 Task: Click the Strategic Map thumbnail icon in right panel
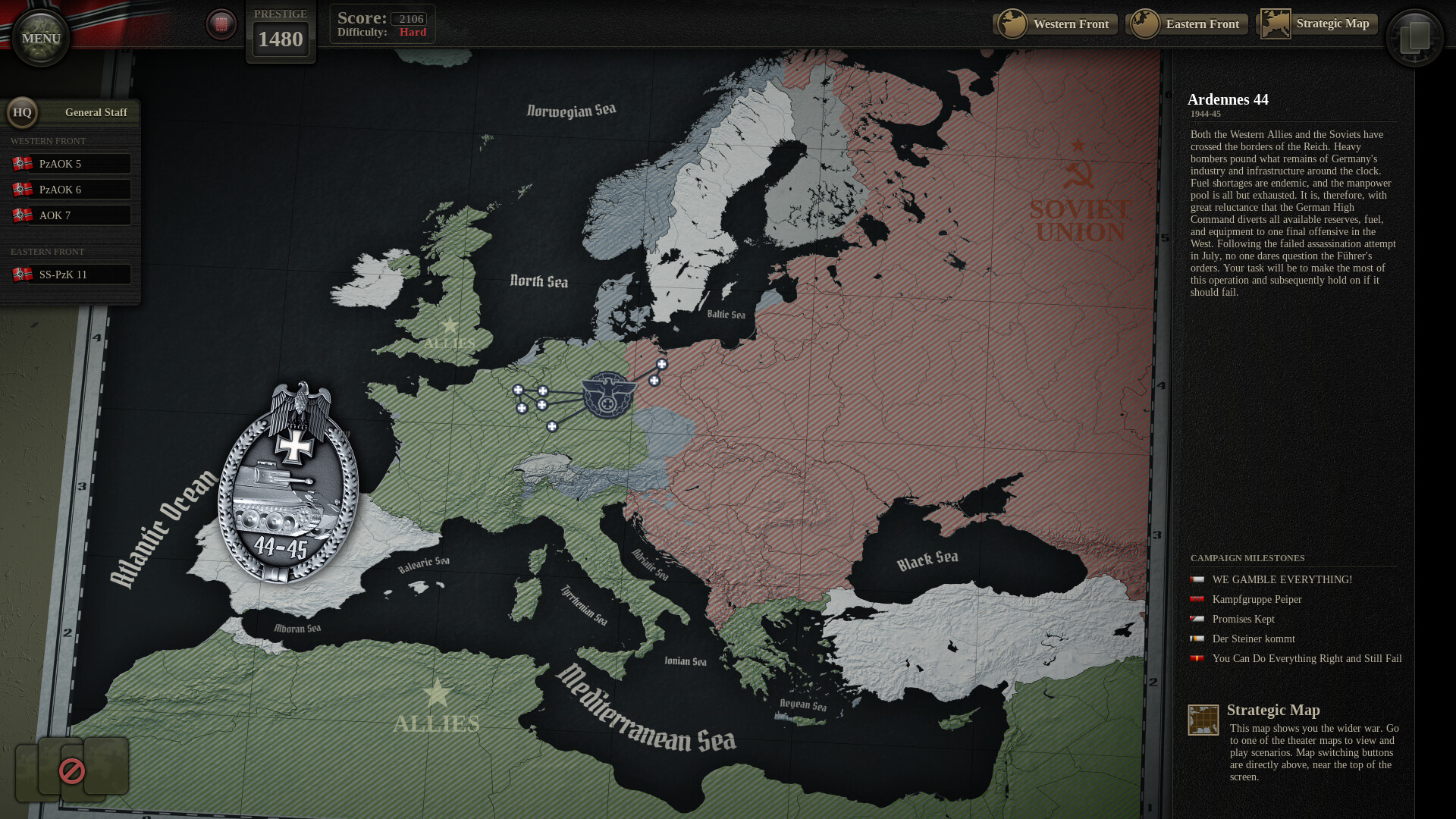pyautogui.click(x=1203, y=719)
